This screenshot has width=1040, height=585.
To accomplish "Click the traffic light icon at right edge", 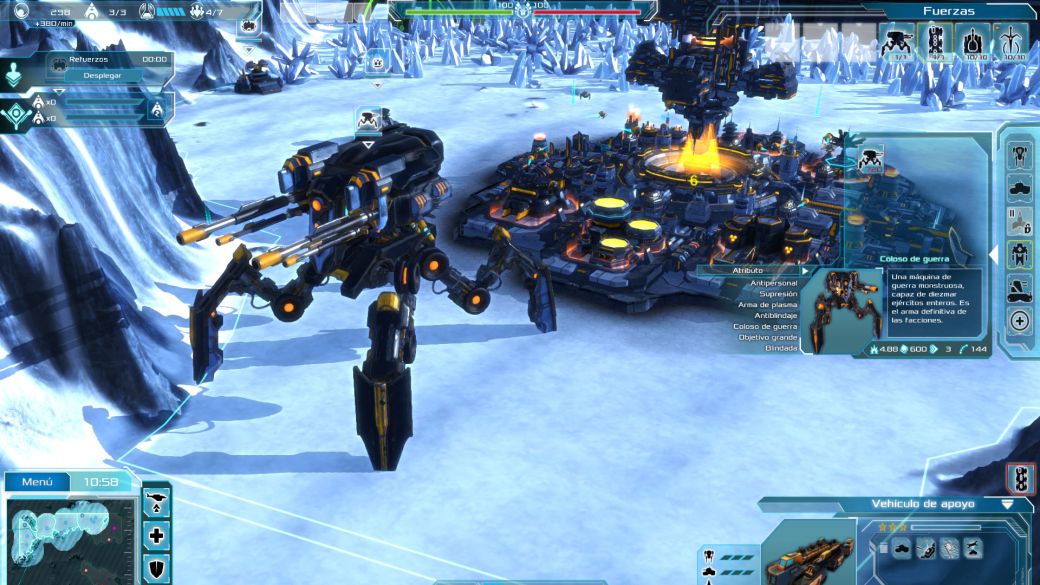I will point(1021,478).
